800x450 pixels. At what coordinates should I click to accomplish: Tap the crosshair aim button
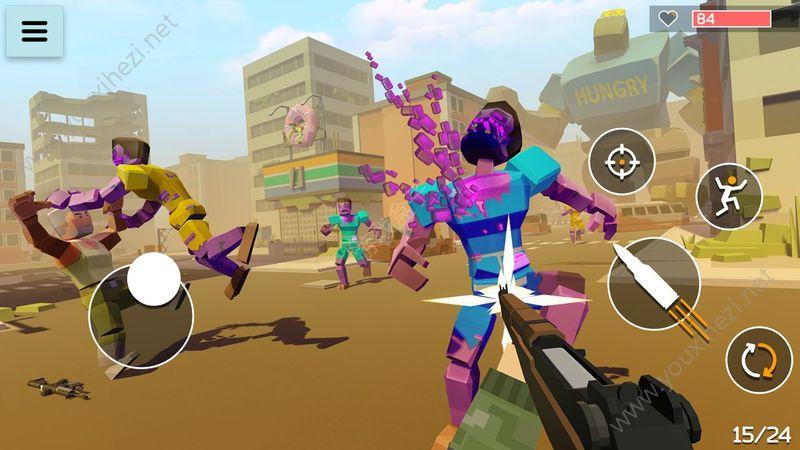621,161
